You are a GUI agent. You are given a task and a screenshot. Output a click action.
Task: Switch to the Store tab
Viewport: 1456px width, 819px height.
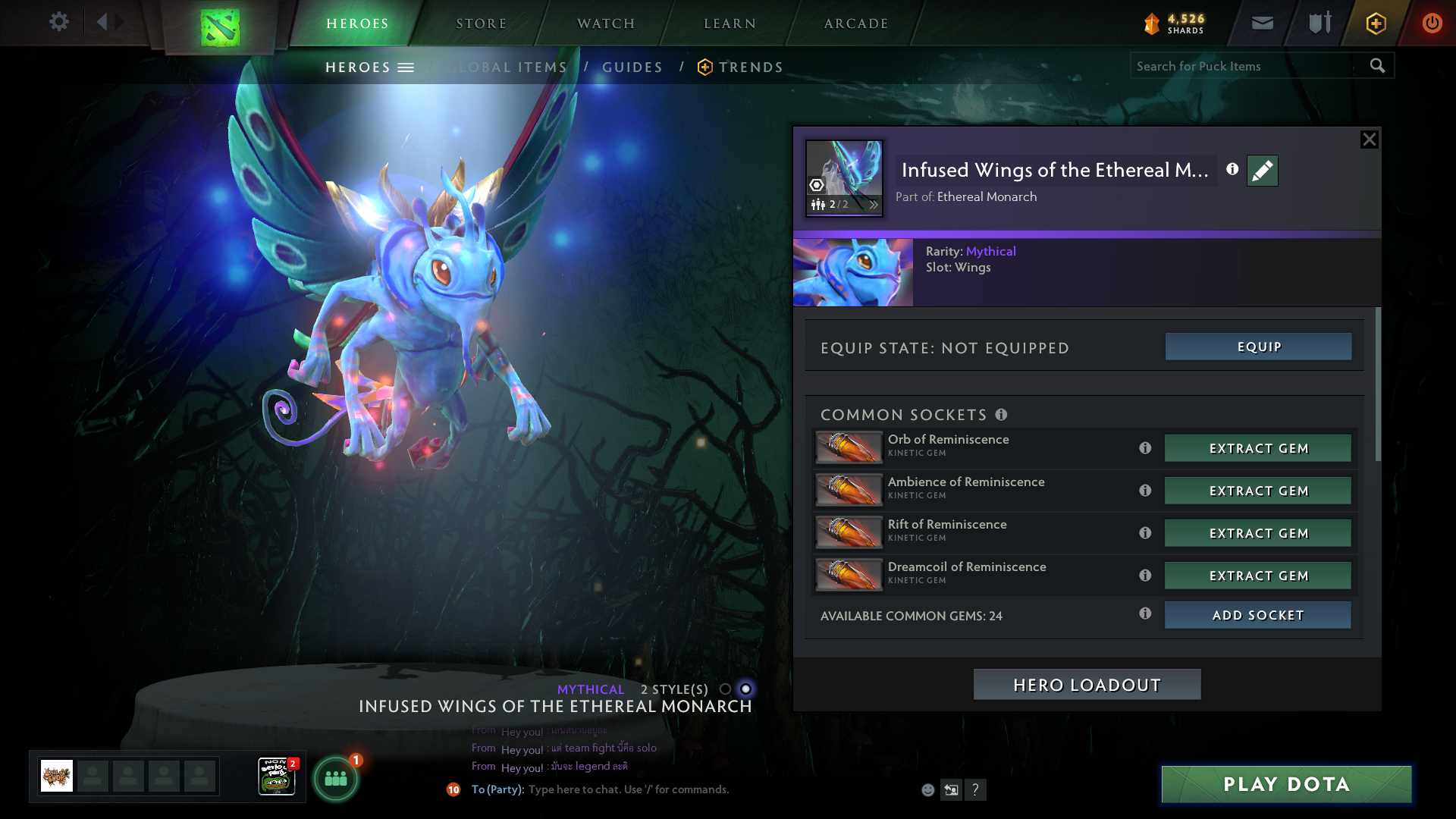click(x=481, y=24)
